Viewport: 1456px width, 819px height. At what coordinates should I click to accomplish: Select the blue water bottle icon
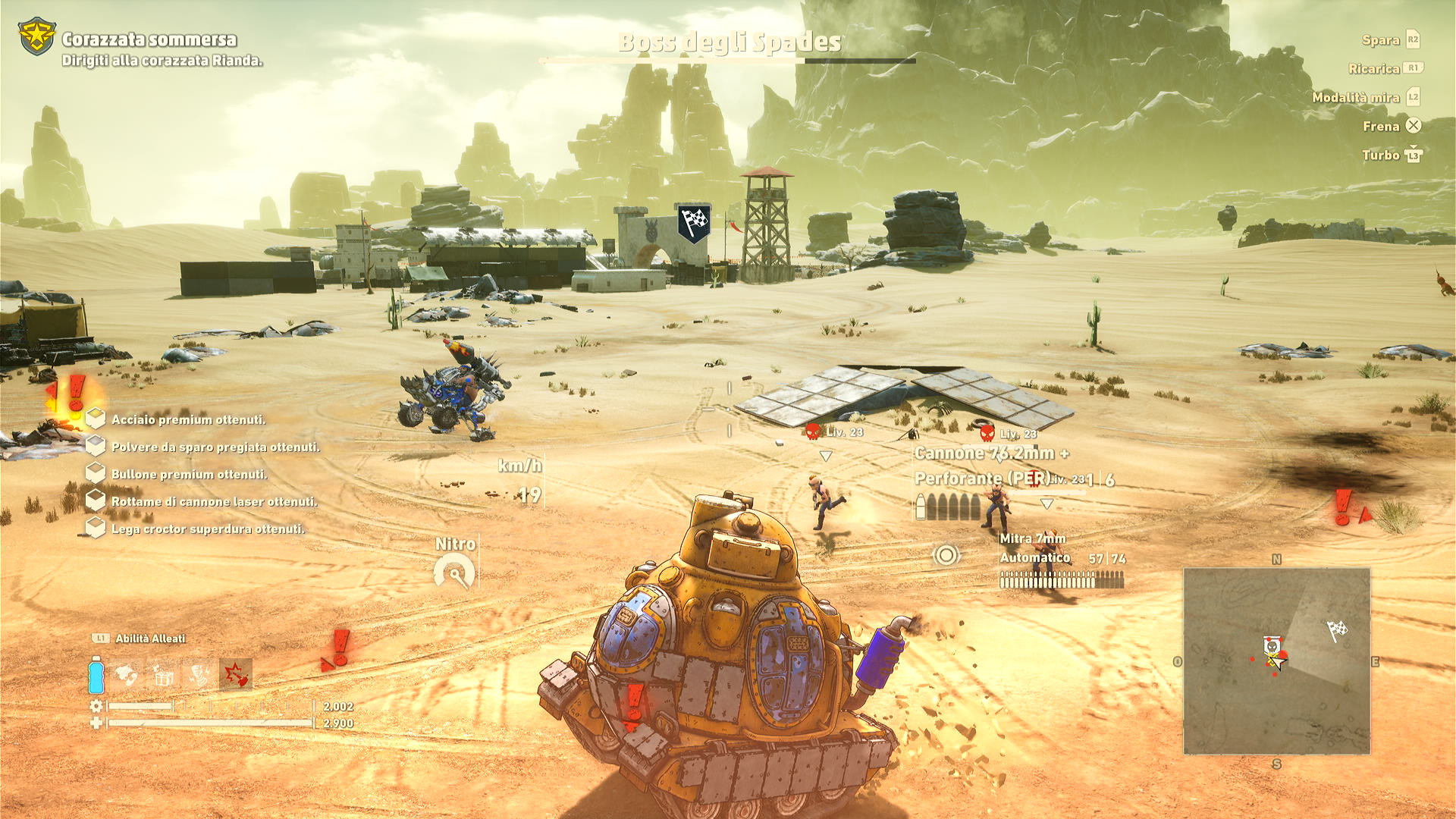96,675
